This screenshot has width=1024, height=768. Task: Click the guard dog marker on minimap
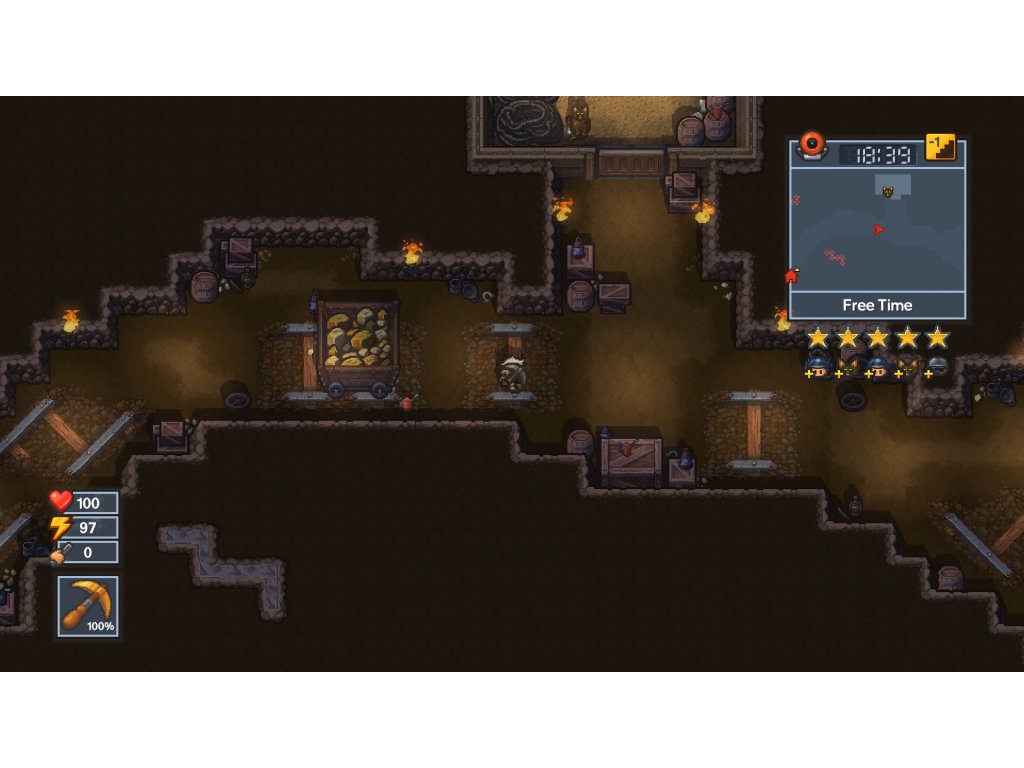pos(886,191)
